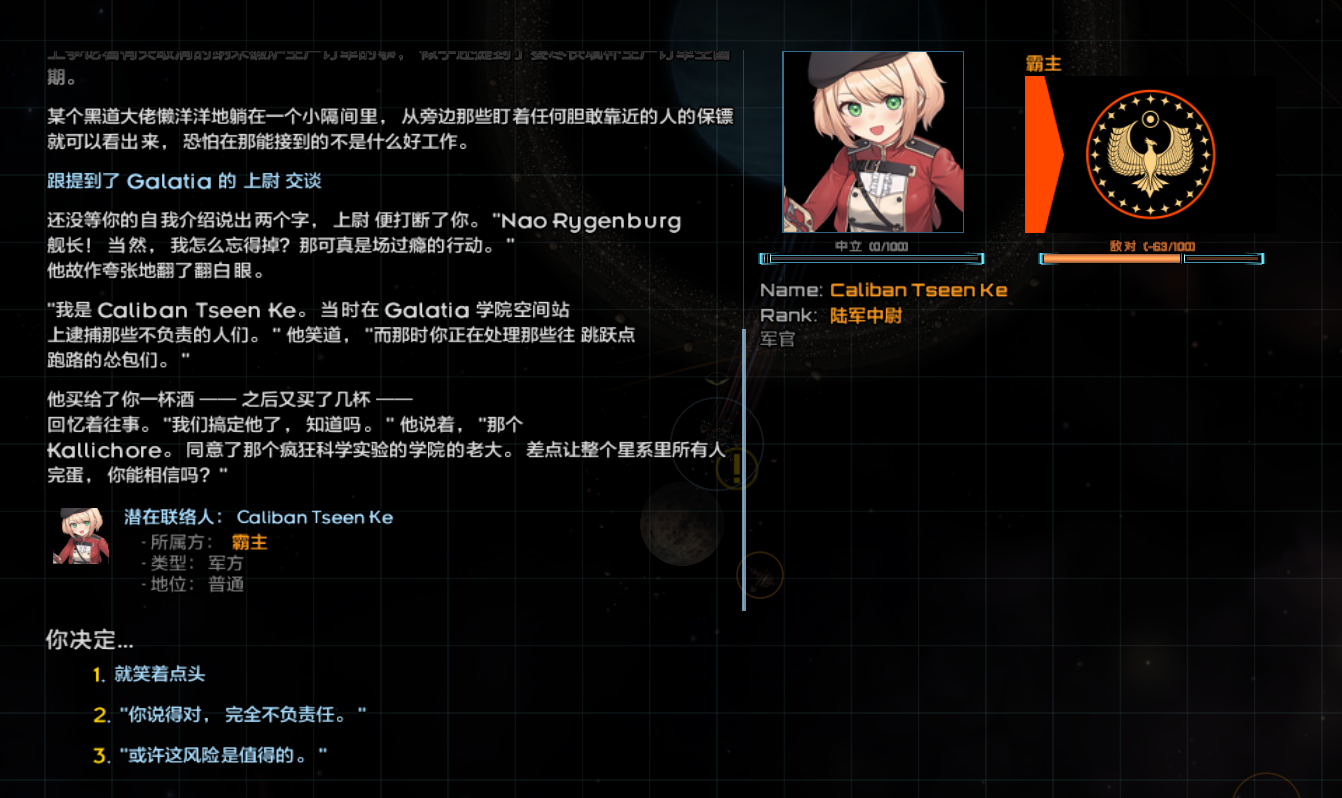Click the neutral reputation bar showing 0/100

tap(872, 258)
